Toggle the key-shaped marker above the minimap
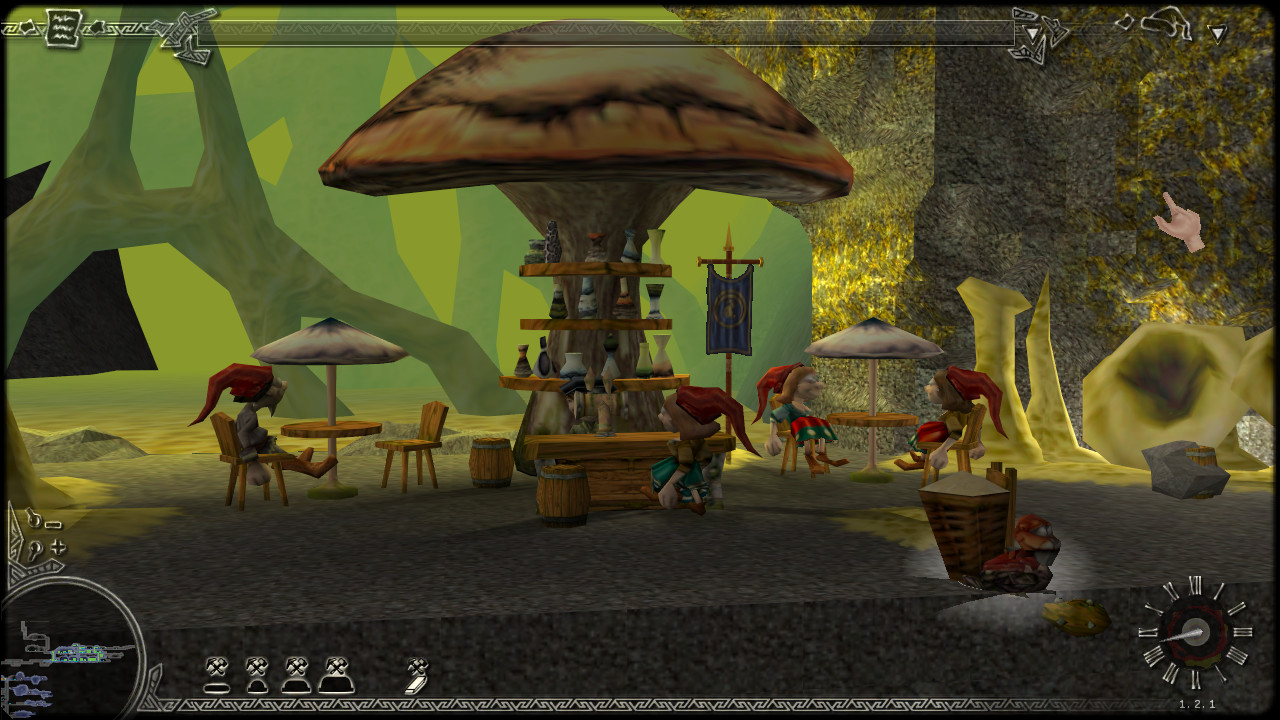Viewport: 1280px width, 720px height. pos(35,518)
